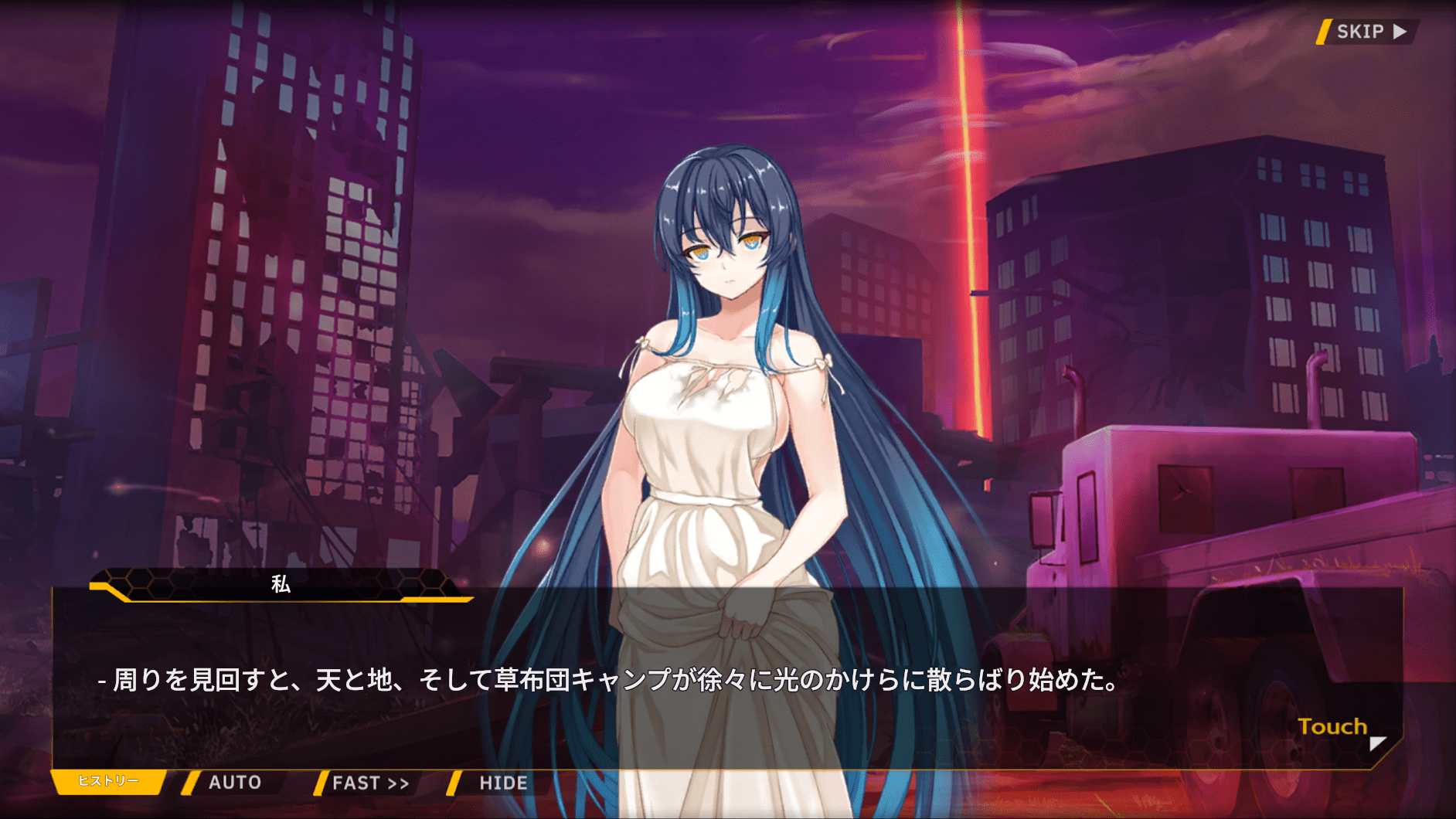
Task: Skip the current story scene
Action: [1369, 32]
